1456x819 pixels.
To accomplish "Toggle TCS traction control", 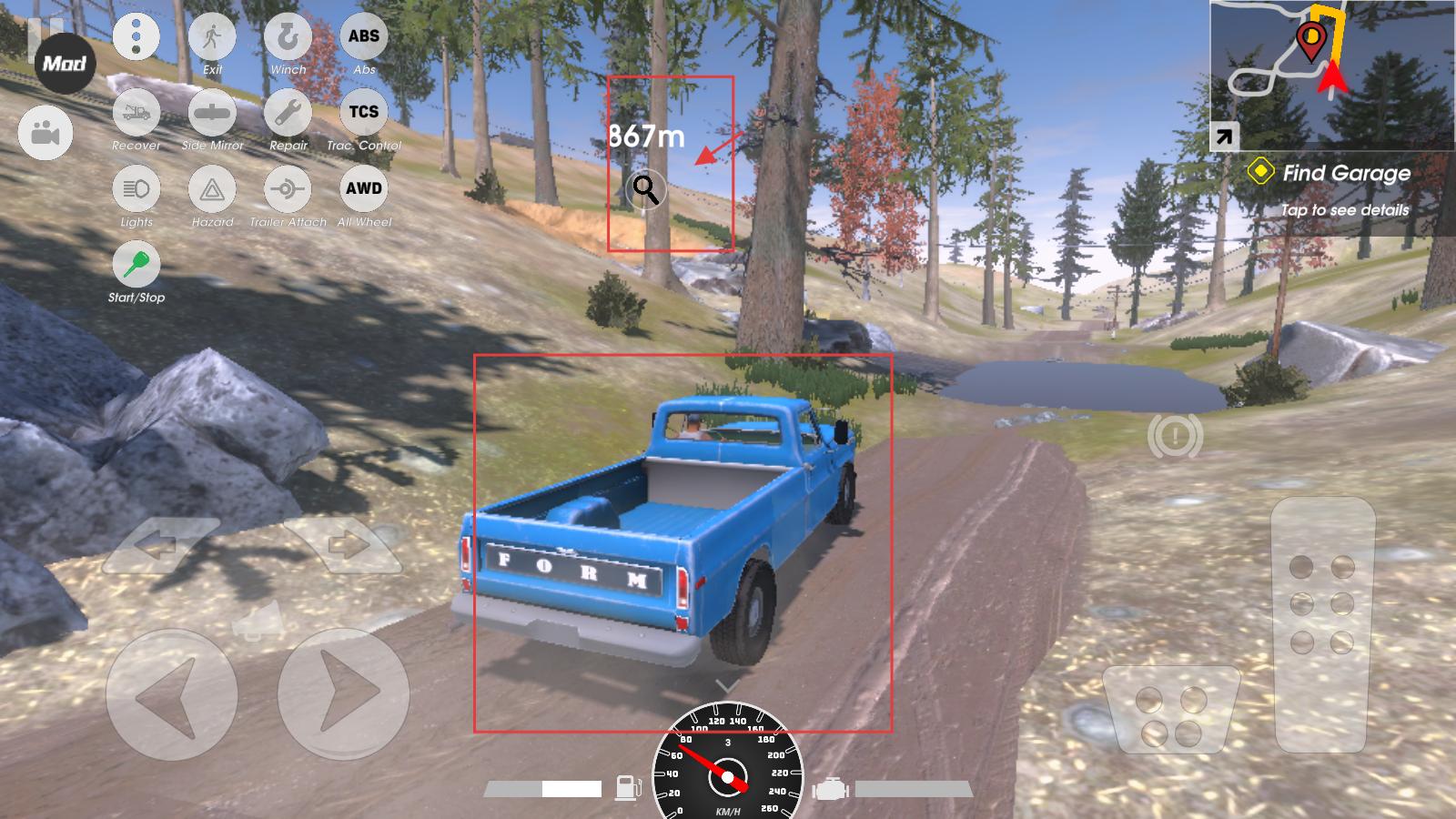I will [x=364, y=114].
